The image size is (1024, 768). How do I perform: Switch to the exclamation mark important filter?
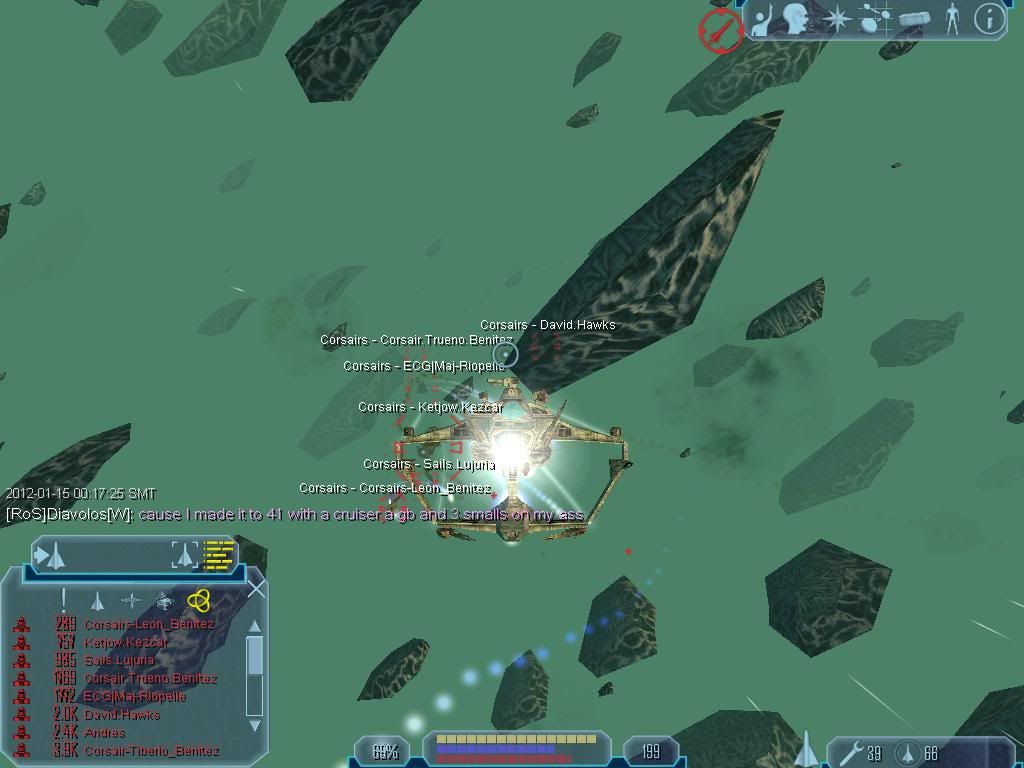tap(63, 600)
